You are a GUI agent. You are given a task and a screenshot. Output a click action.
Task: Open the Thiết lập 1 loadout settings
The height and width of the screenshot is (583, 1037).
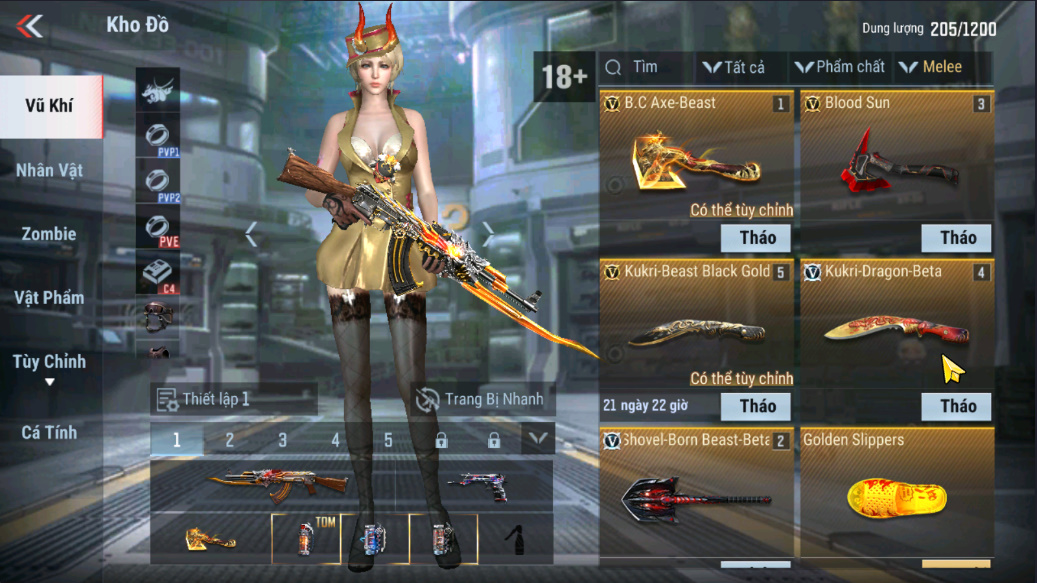tap(231, 399)
